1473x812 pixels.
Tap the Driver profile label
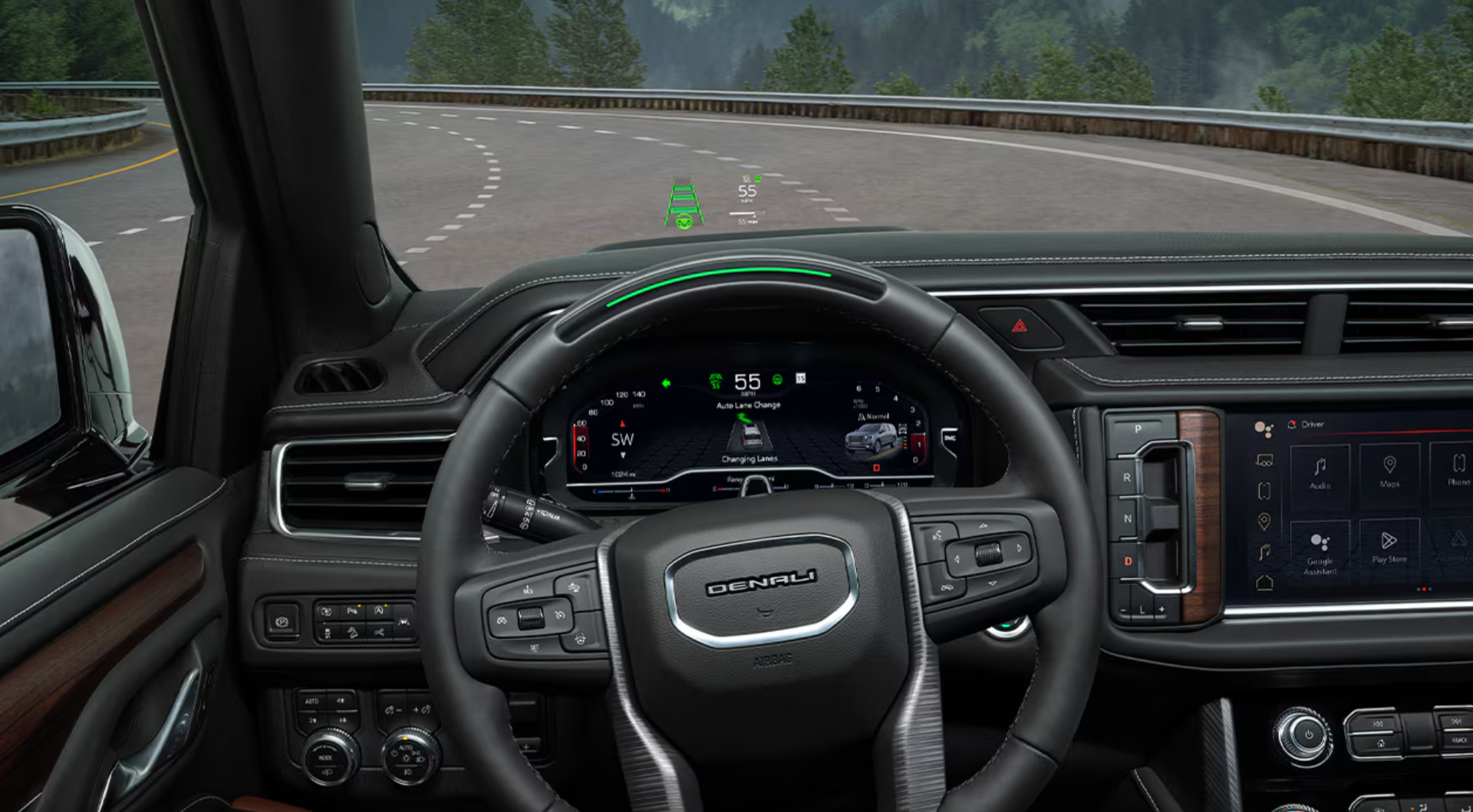pyautogui.click(x=1312, y=424)
